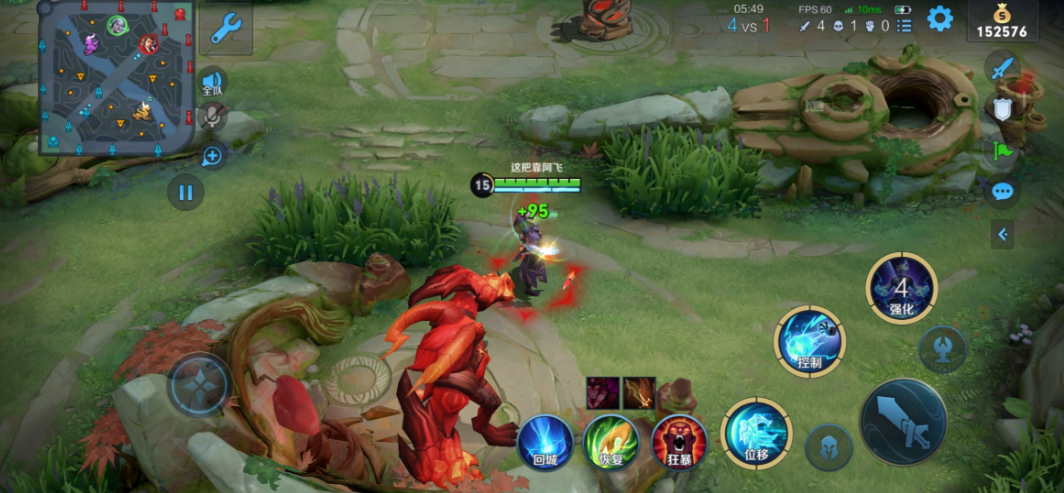
Task: Send the green flag rally signal
Action: [1002, 150]
